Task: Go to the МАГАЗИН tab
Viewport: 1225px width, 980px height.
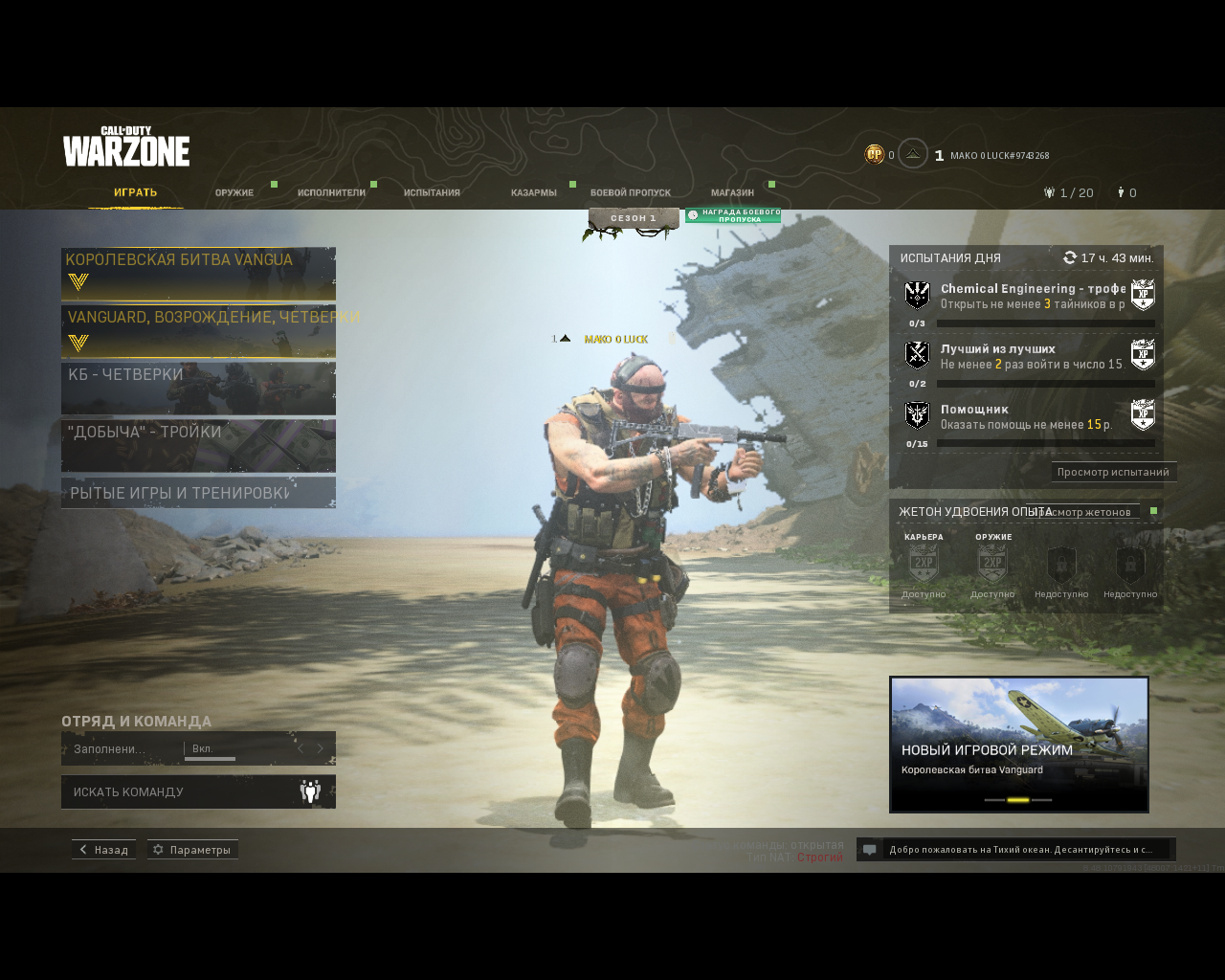Action: tap(732, 192)
